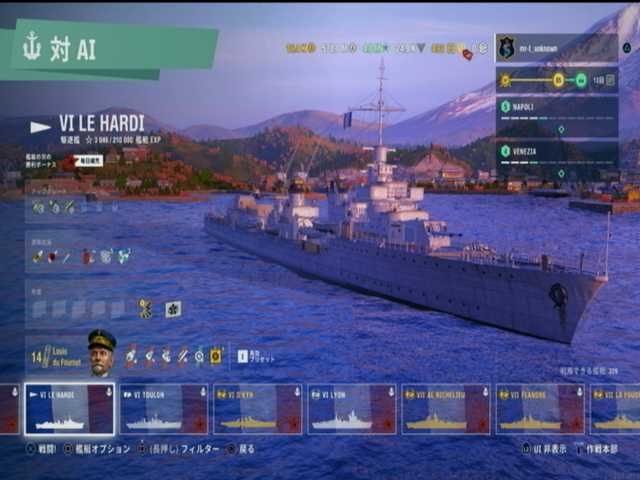The width and height of the screenshot is (640, 480).
Task: Select the VII Flandre ship card
Action: click(540, 409)
